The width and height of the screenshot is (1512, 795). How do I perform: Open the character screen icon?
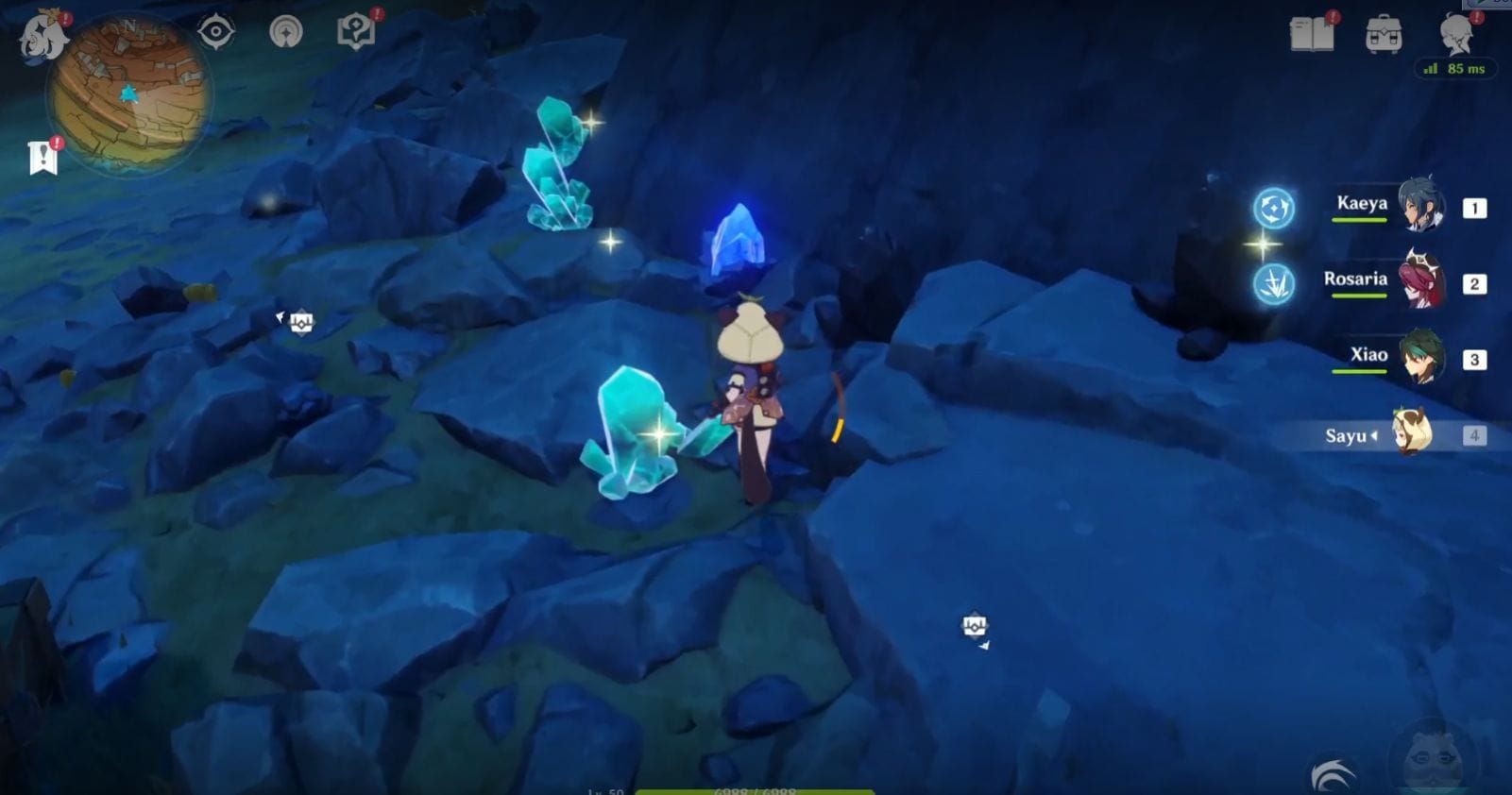[x=1459, y=36]
